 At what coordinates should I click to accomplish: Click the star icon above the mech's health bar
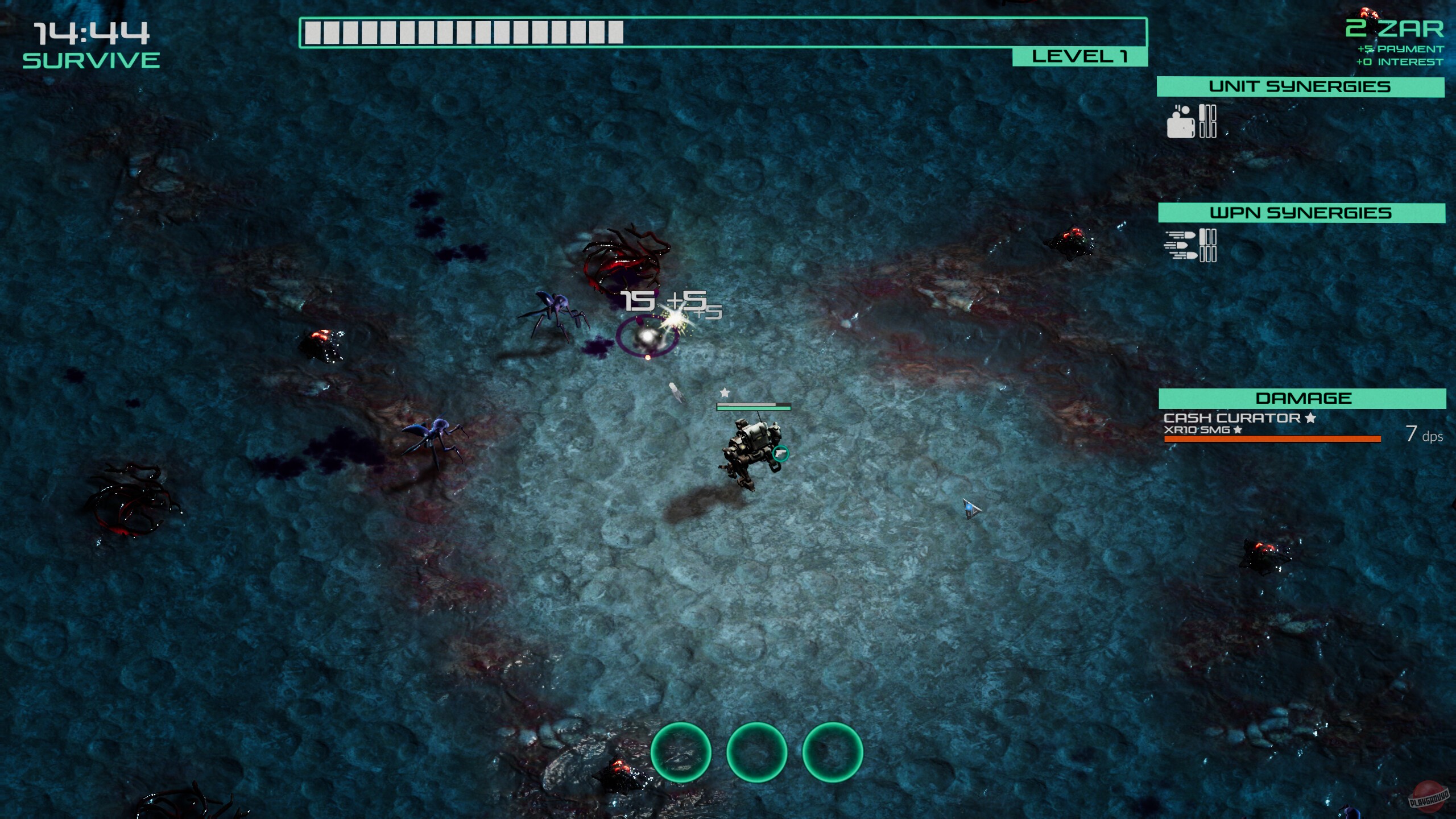(725, 392)
